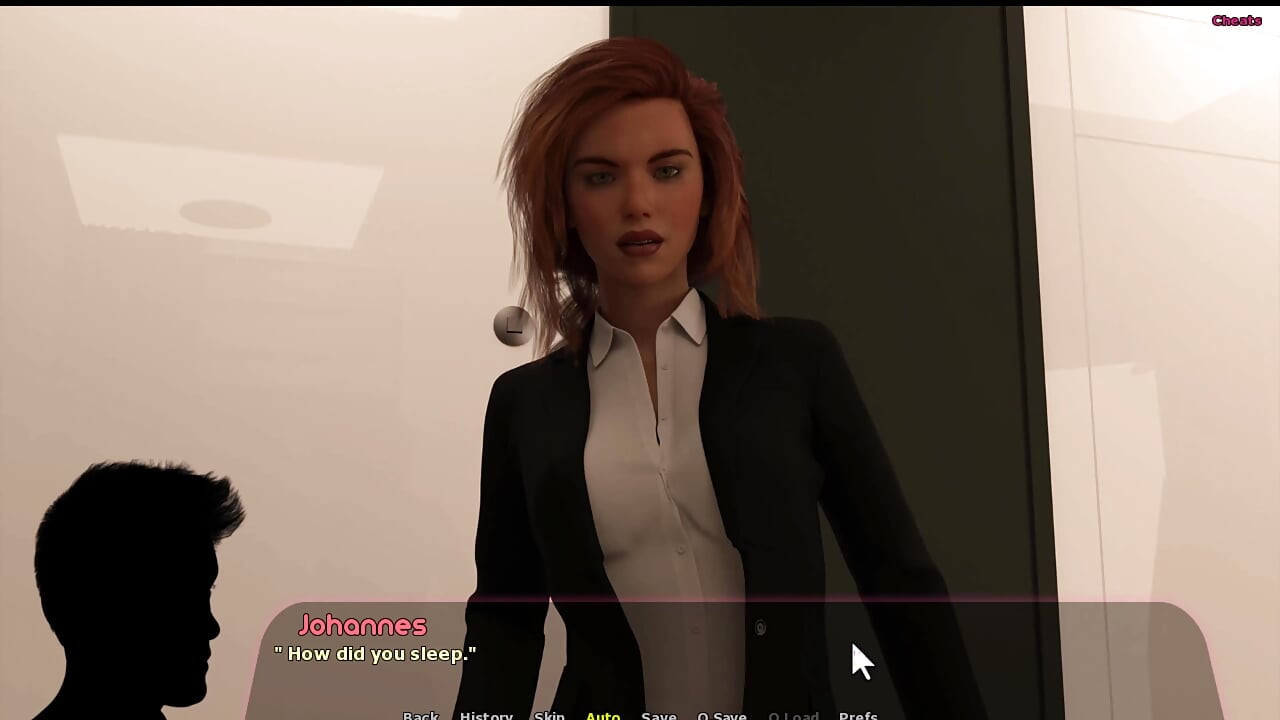Select the Johannes name label

point(365,625)
